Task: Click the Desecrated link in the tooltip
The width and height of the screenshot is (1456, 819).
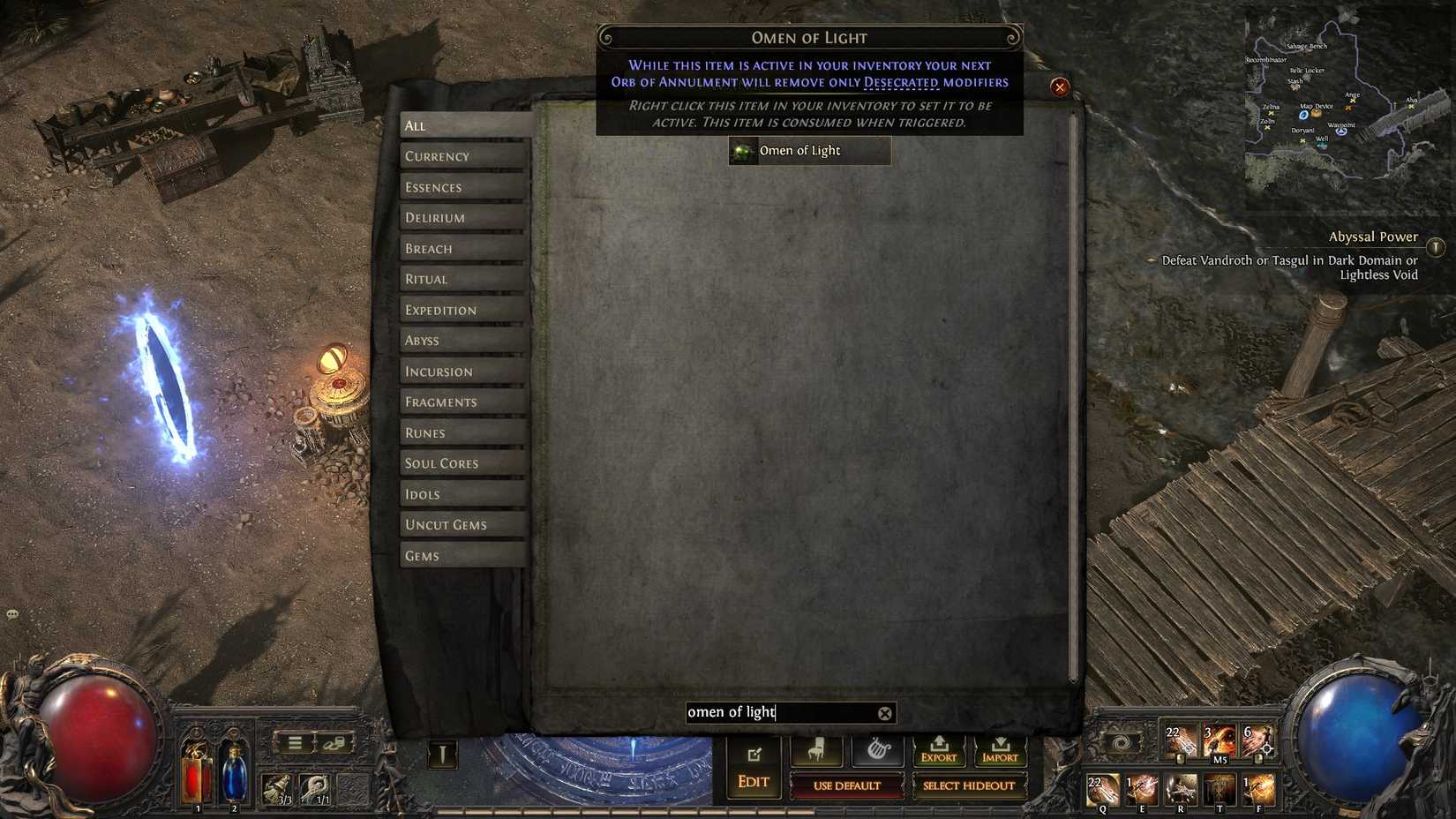Action: pyautogui.click(x=900, y=81)
